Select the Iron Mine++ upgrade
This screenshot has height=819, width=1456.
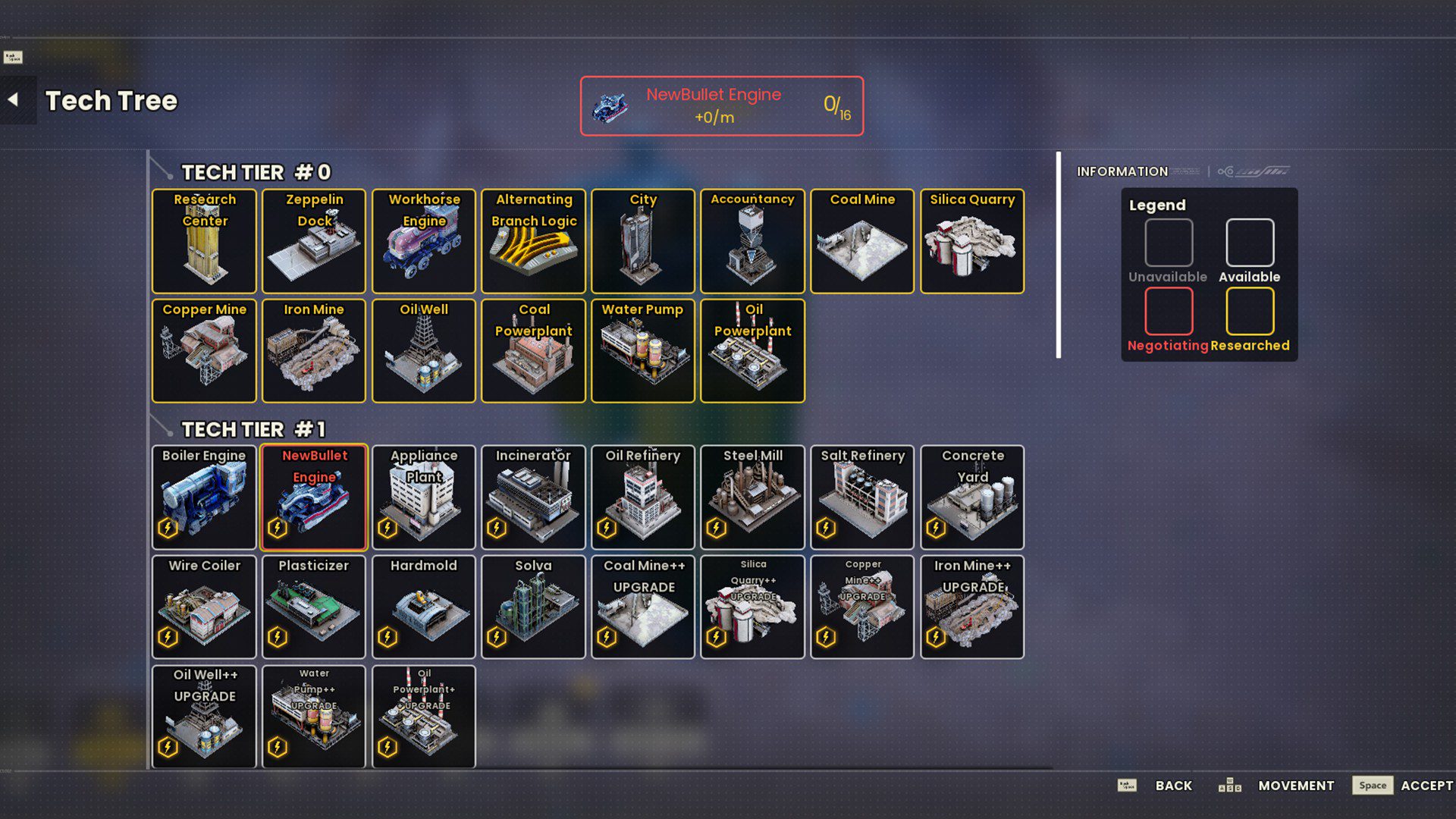pyautogui.click(x=972, y=607)
